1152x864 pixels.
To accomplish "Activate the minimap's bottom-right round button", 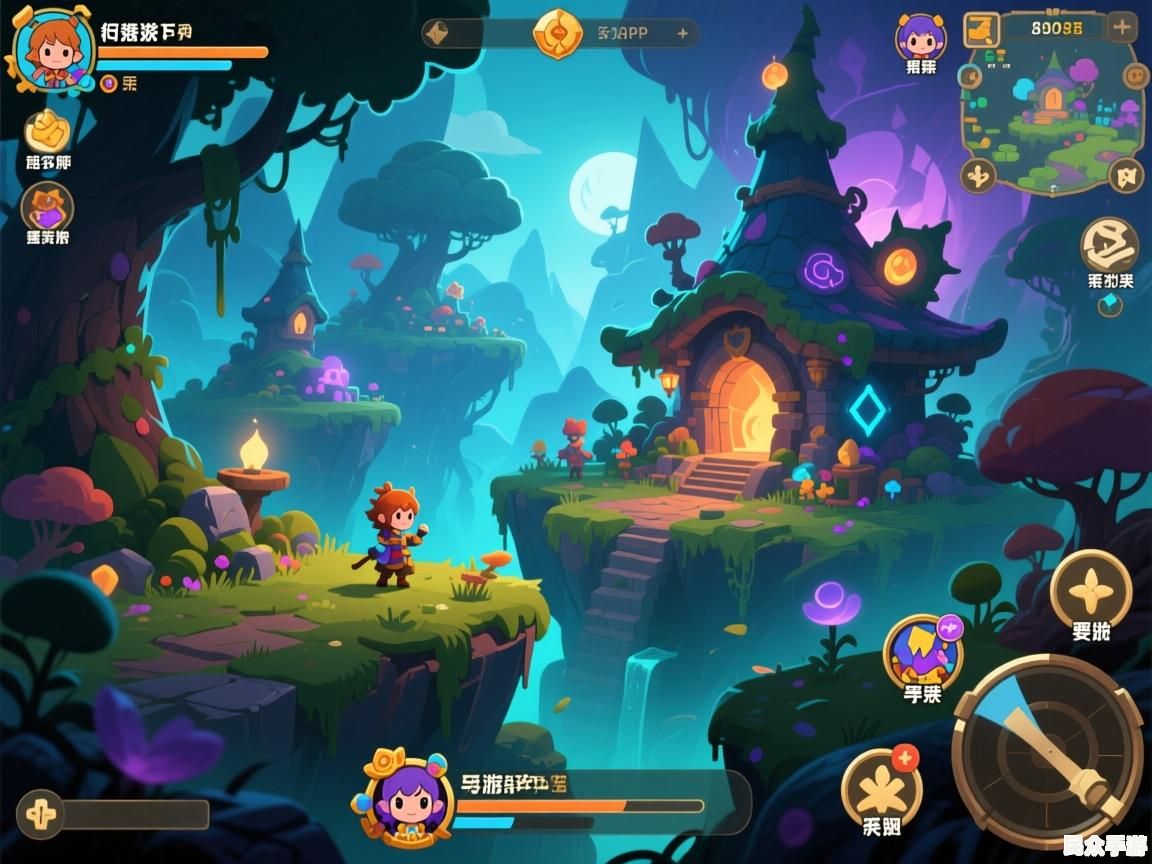I will pyautogui.click(x=1125, y=175).
